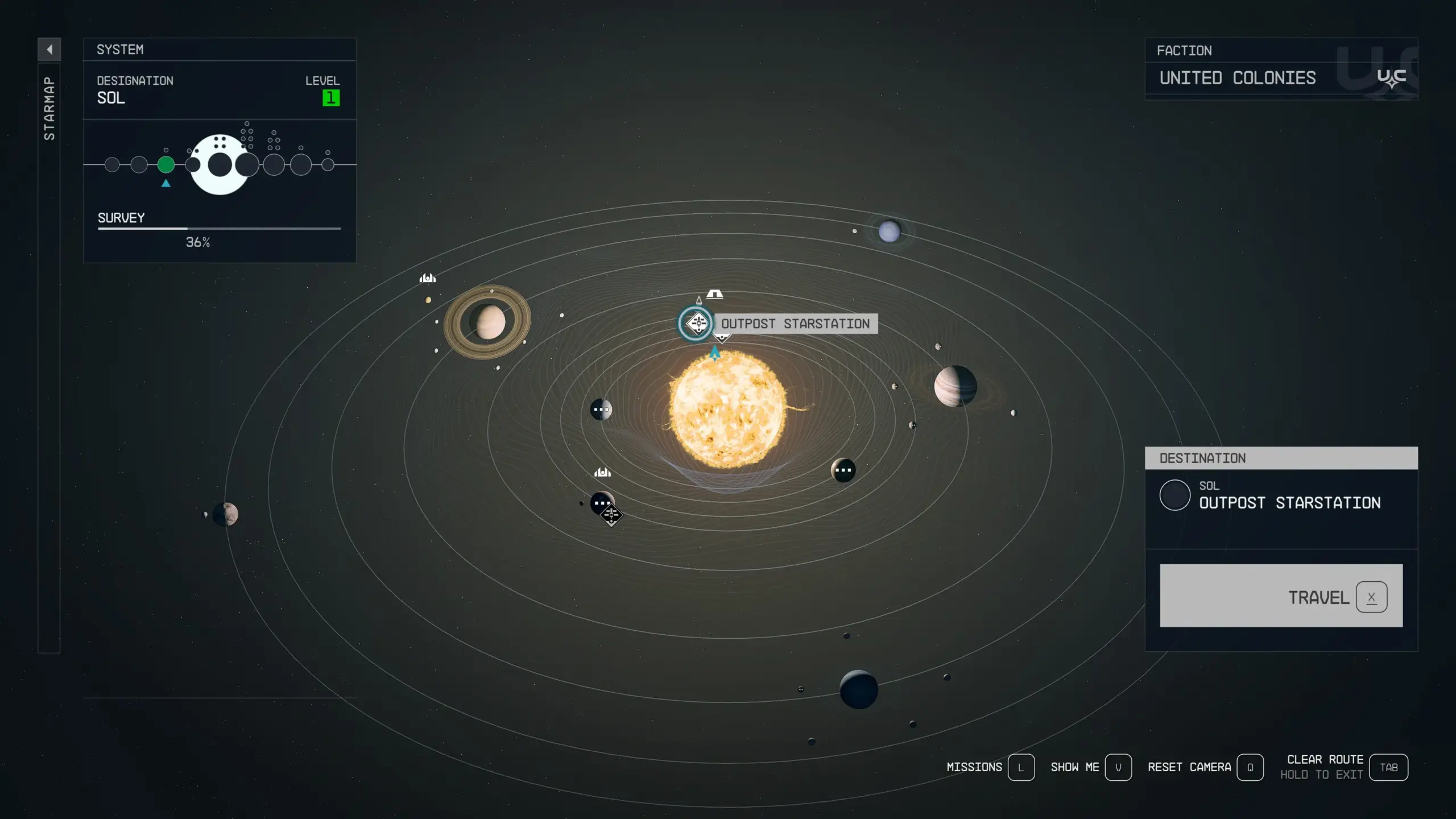Select the ship icon above Saturn
Image resolution: width=1456 pixels, height=819 pixels.
[428, 278]
